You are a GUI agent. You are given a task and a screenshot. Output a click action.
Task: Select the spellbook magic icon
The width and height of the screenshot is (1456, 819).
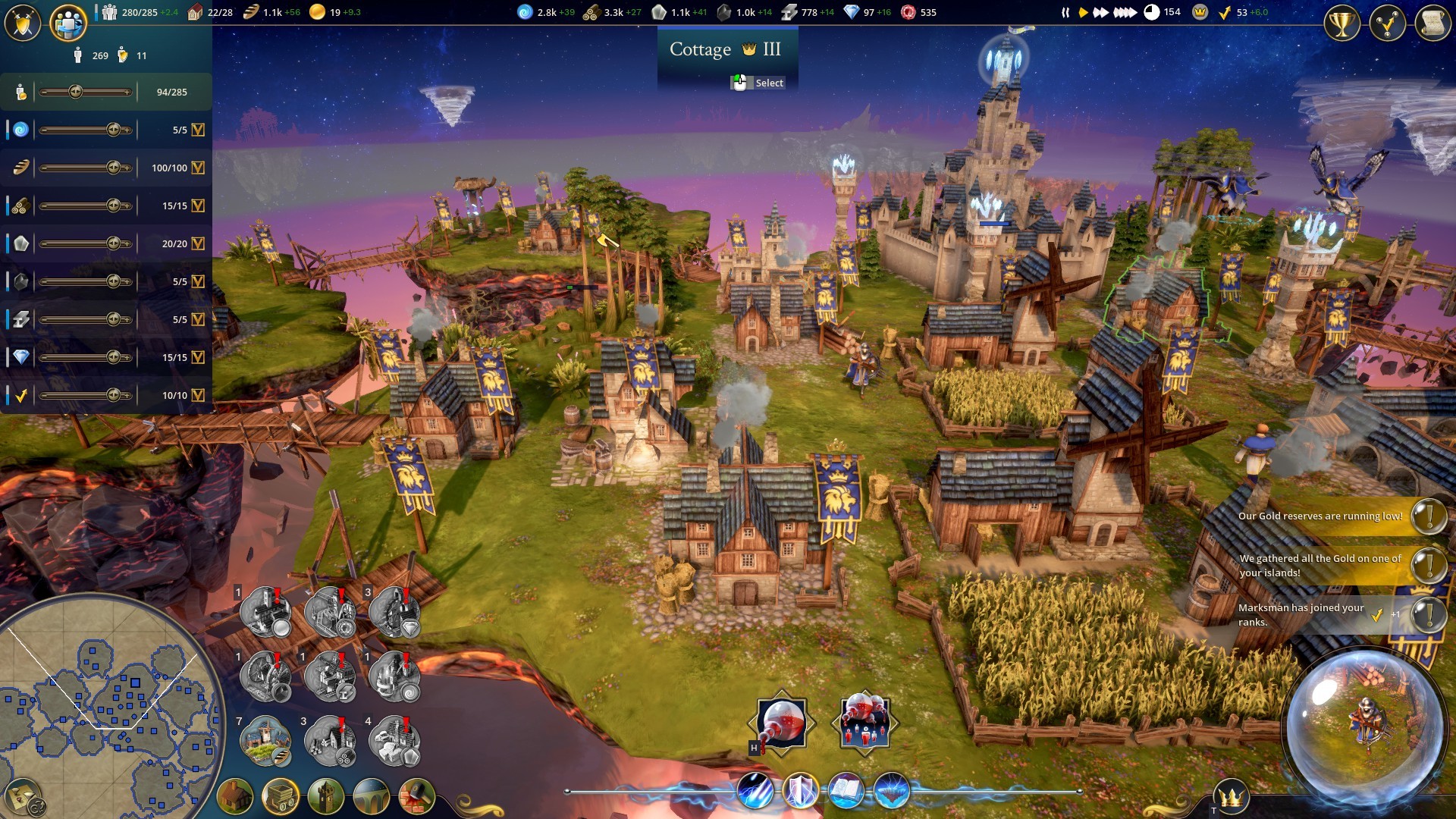pyautogui.click(x=846, y=791)
